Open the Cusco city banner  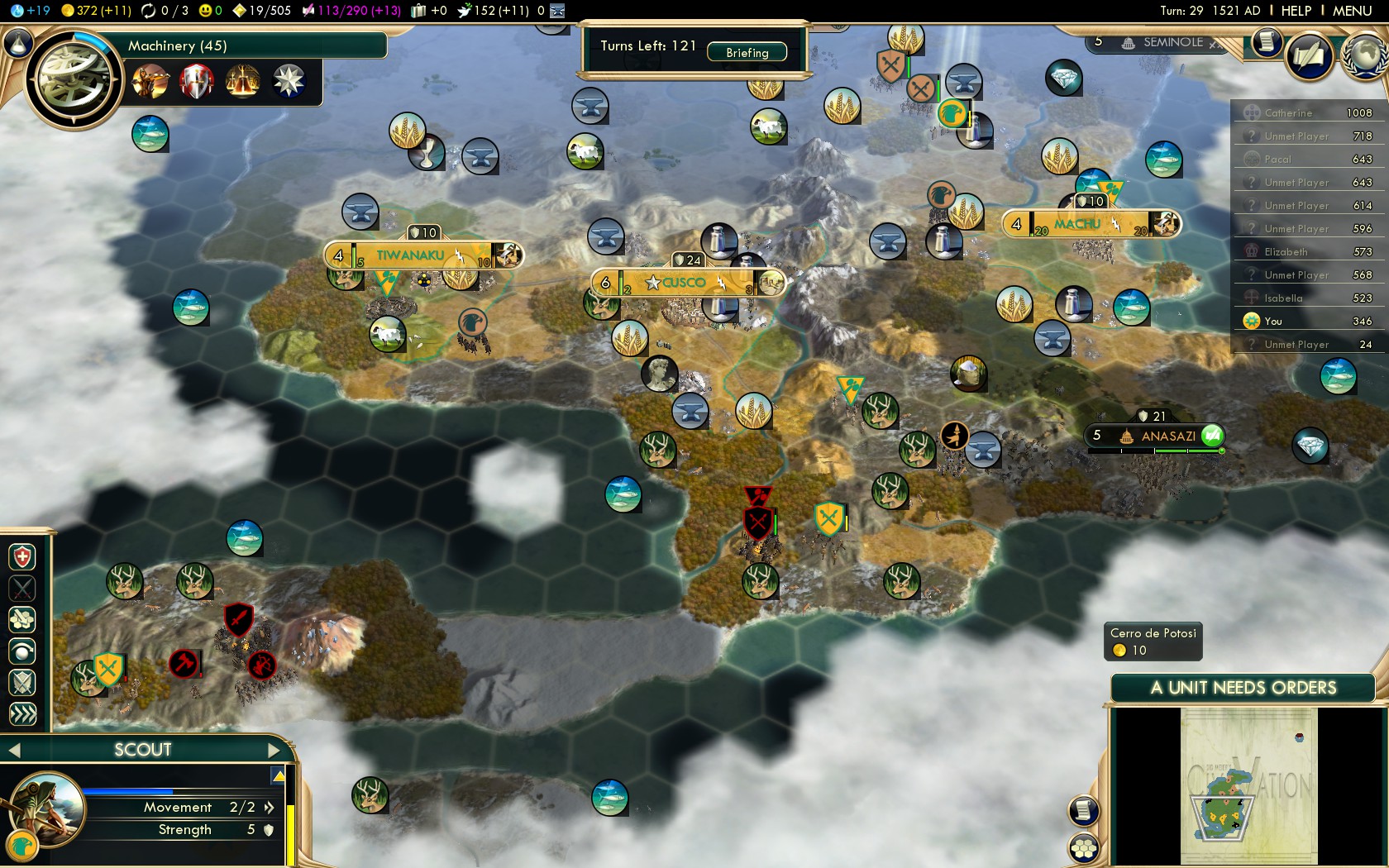pyautogui.click(x=686, y=283)
